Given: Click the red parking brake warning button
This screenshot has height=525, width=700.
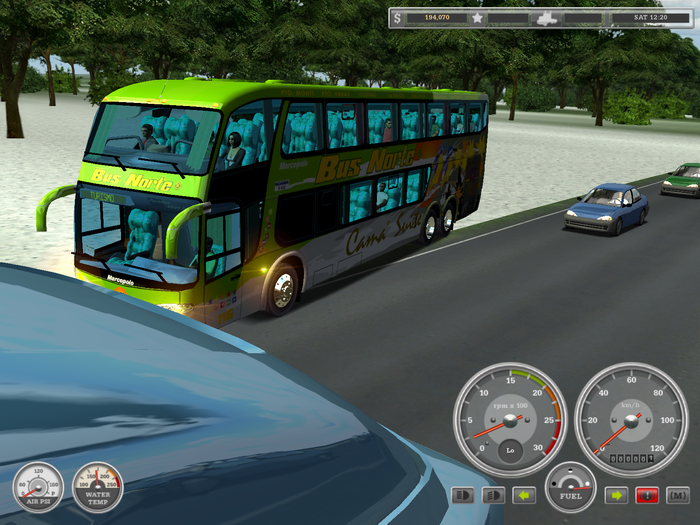Looking at the screenshot, I should point(647,495).
